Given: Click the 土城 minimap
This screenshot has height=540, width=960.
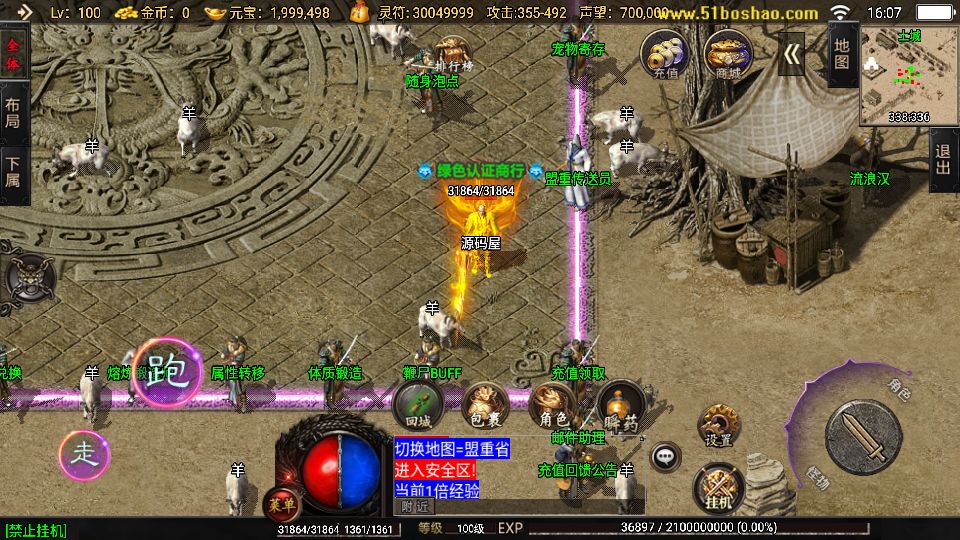Looking at the screenshot, I should [908, 76].
